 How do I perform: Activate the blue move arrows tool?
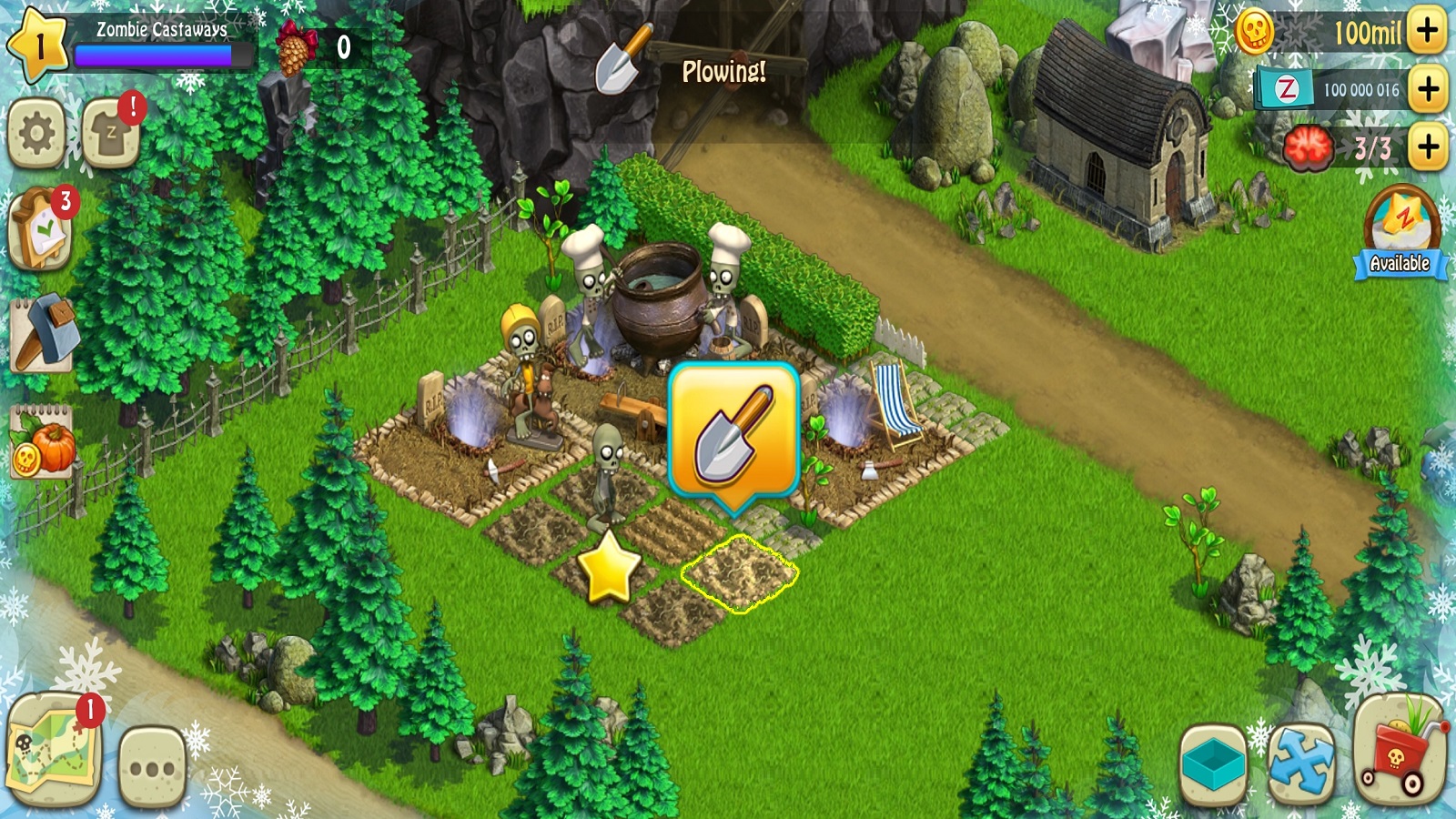[x=1301, y=764]
